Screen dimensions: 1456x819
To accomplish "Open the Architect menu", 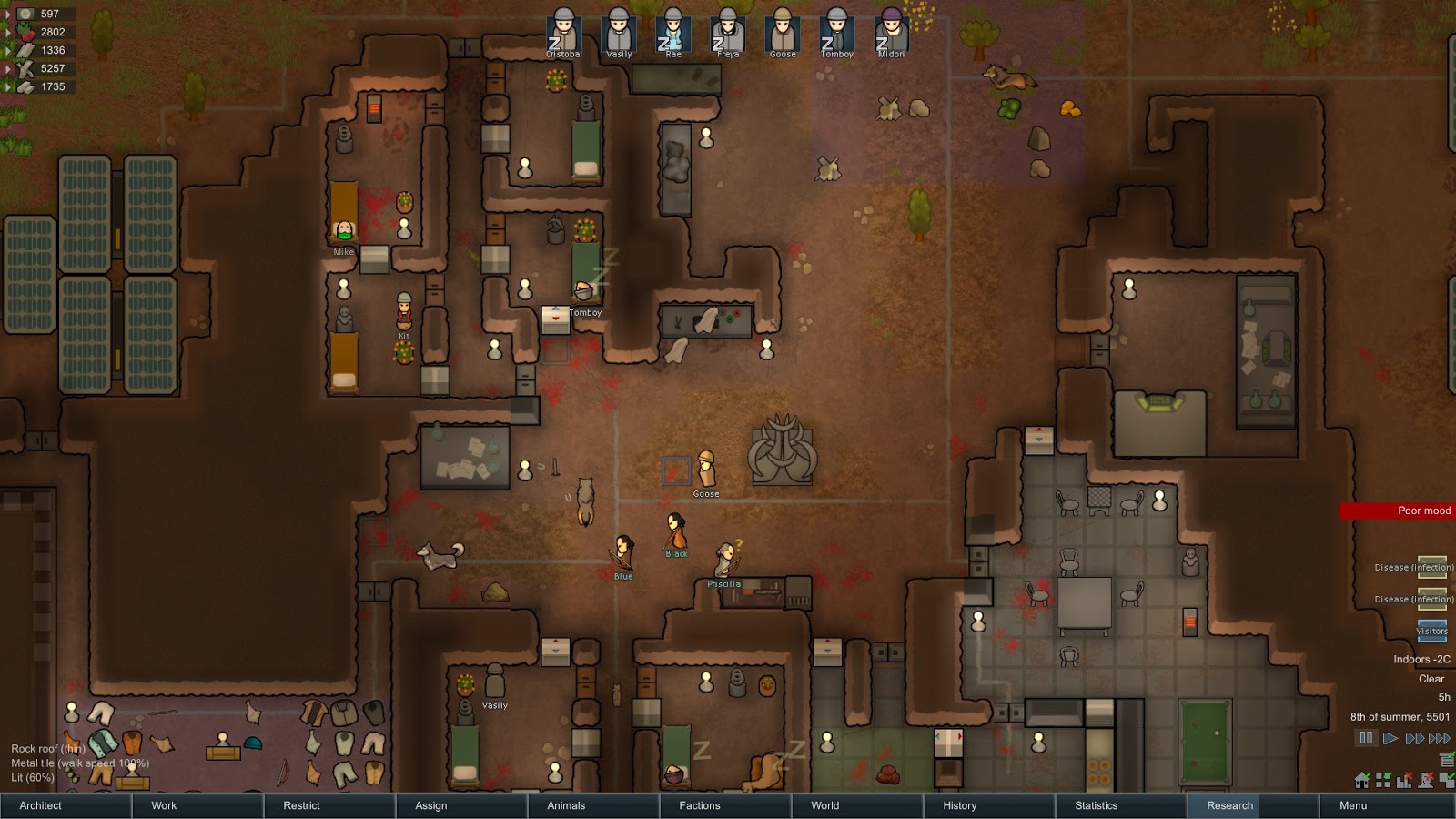I will click(x=39, y=805).
